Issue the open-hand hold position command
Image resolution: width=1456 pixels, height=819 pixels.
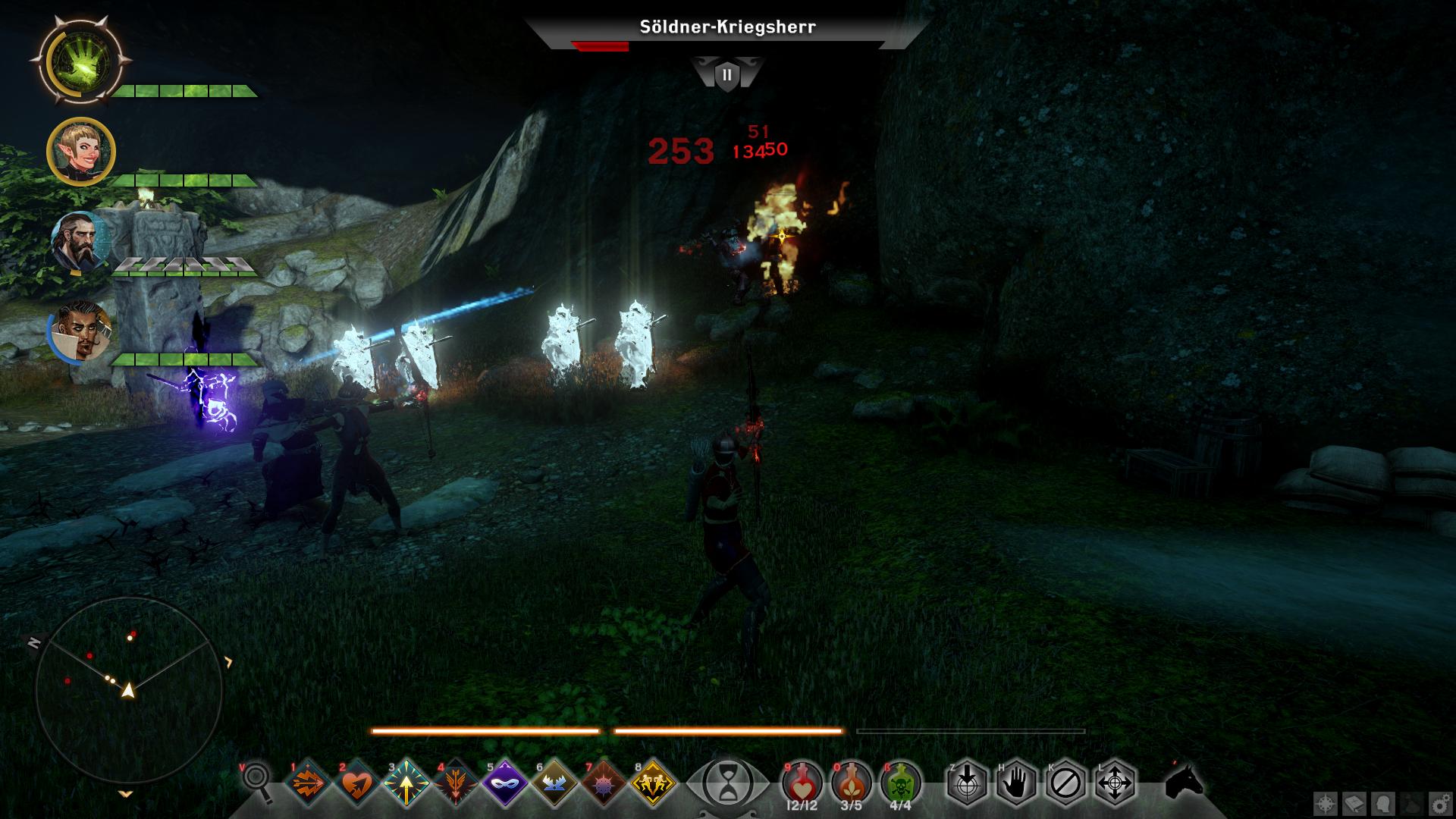1016,783
